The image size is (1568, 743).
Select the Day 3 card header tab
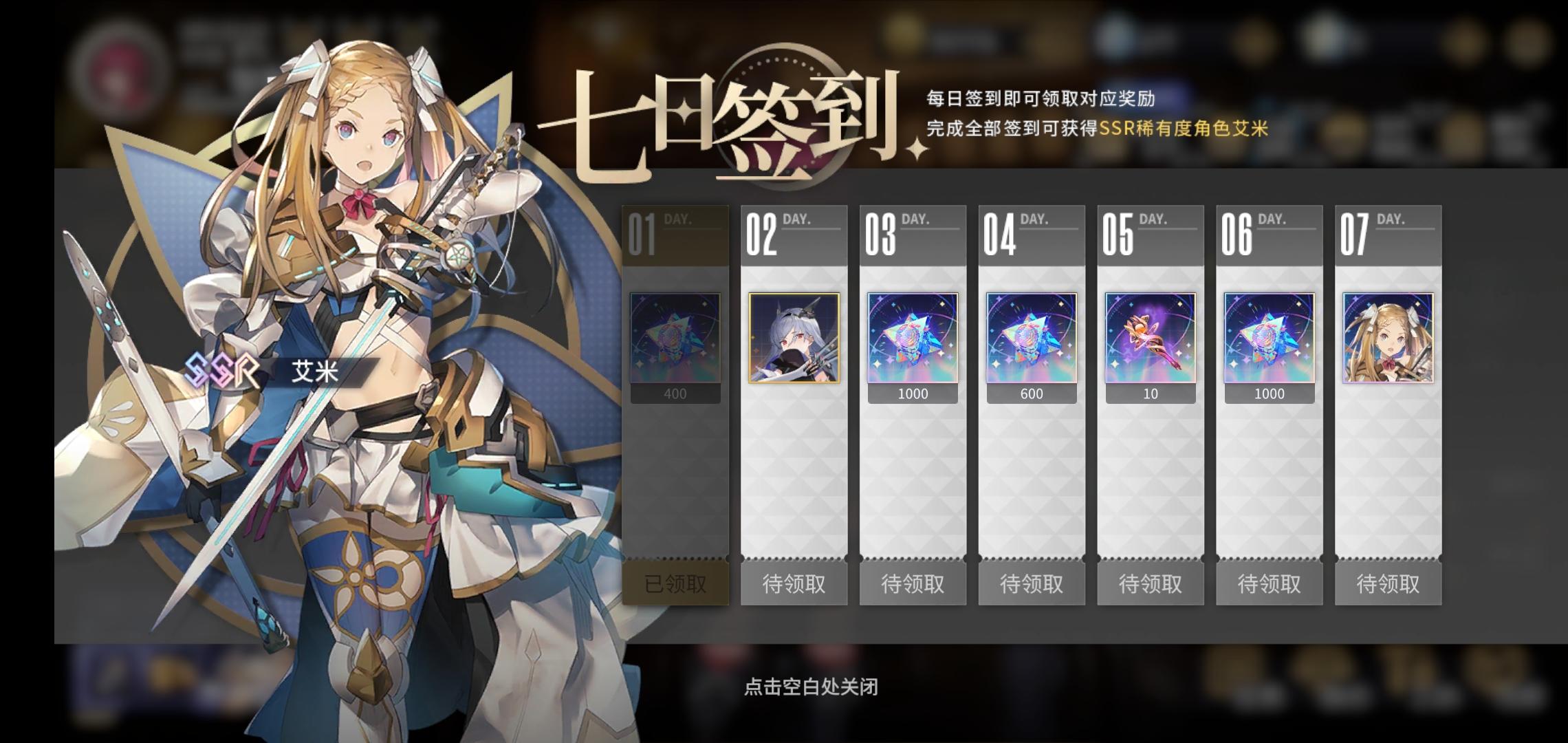click(x=913, y=234)
